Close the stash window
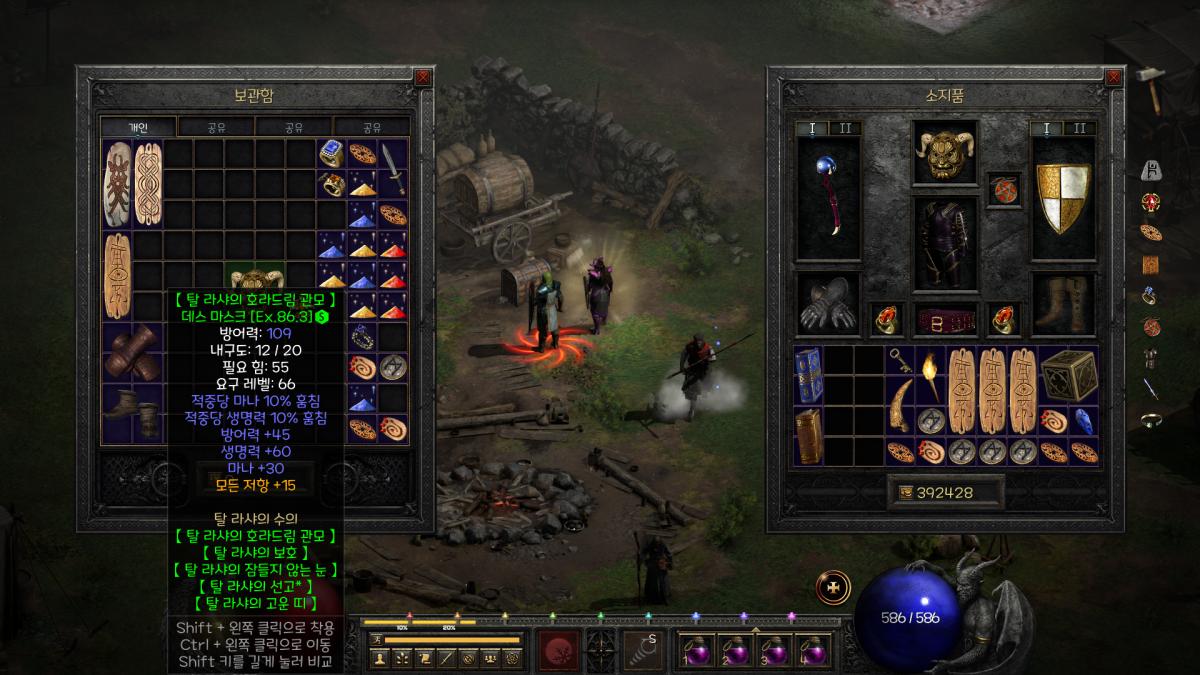Image resolution: width=1200 pixels, height=675 pixels. [423, 76]
